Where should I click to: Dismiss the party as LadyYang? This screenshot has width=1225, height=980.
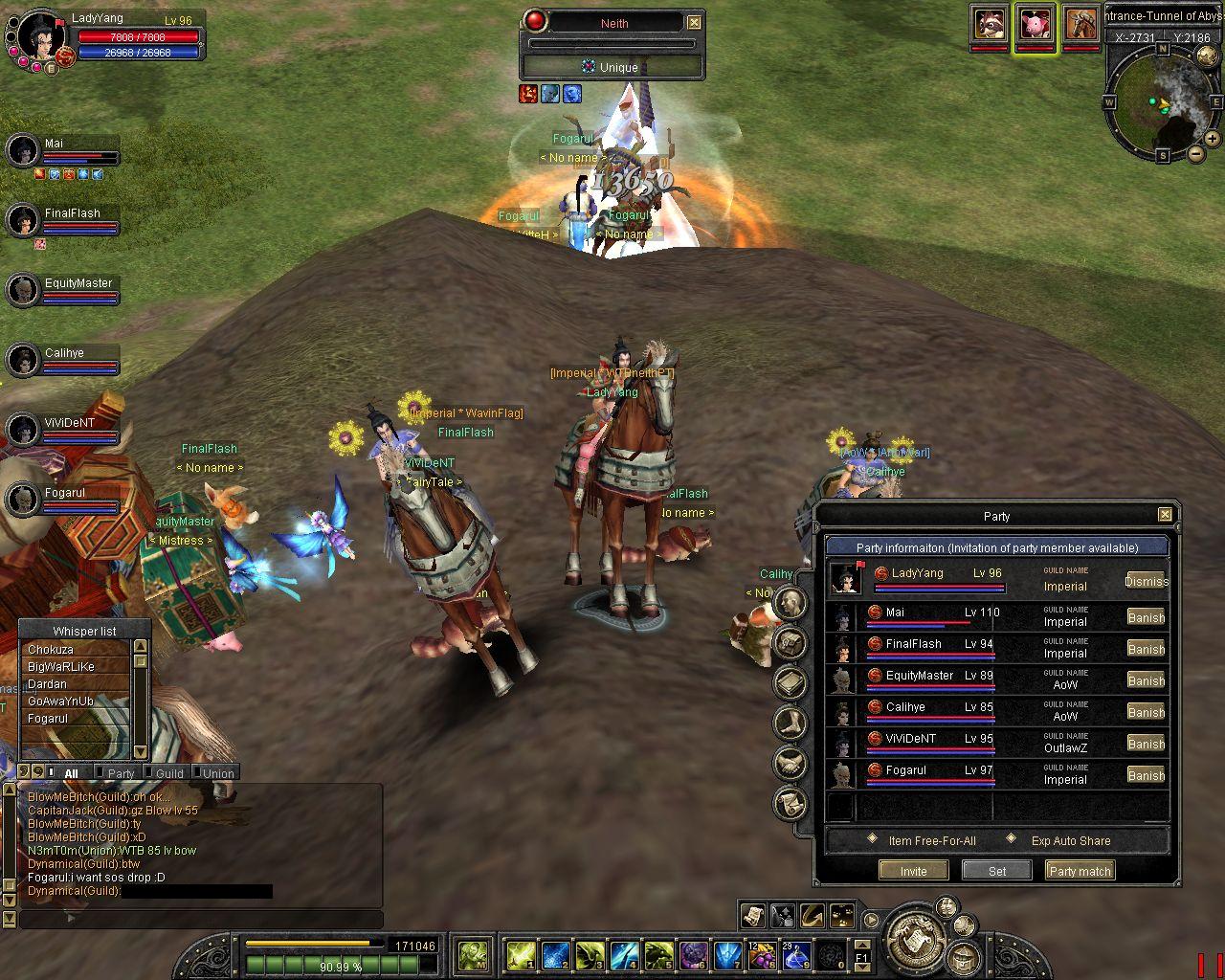pyautogui.click(x=1146, y=581)
